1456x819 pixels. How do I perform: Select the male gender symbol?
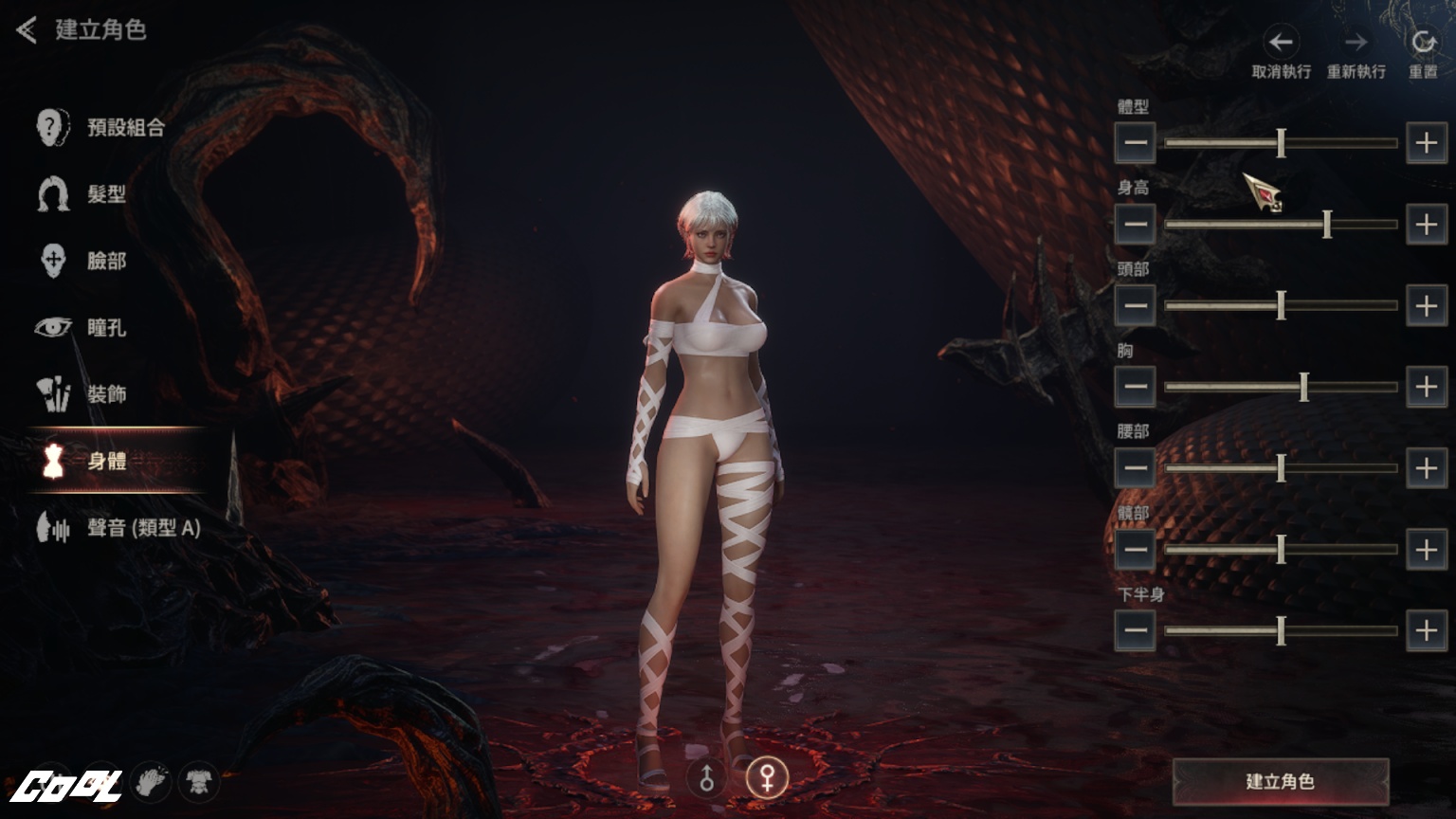pyautogui.click(x=707, y=778)
